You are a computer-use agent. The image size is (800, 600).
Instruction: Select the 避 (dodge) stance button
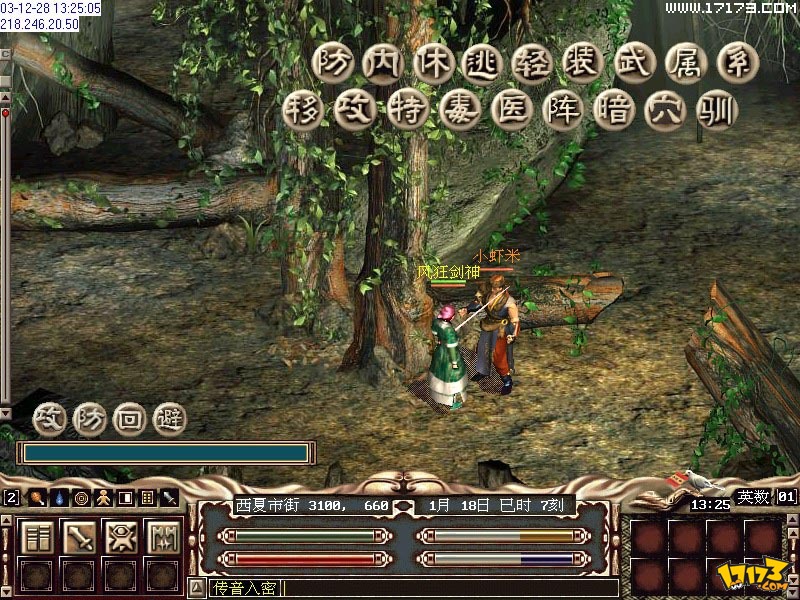(x=169, y=418)
